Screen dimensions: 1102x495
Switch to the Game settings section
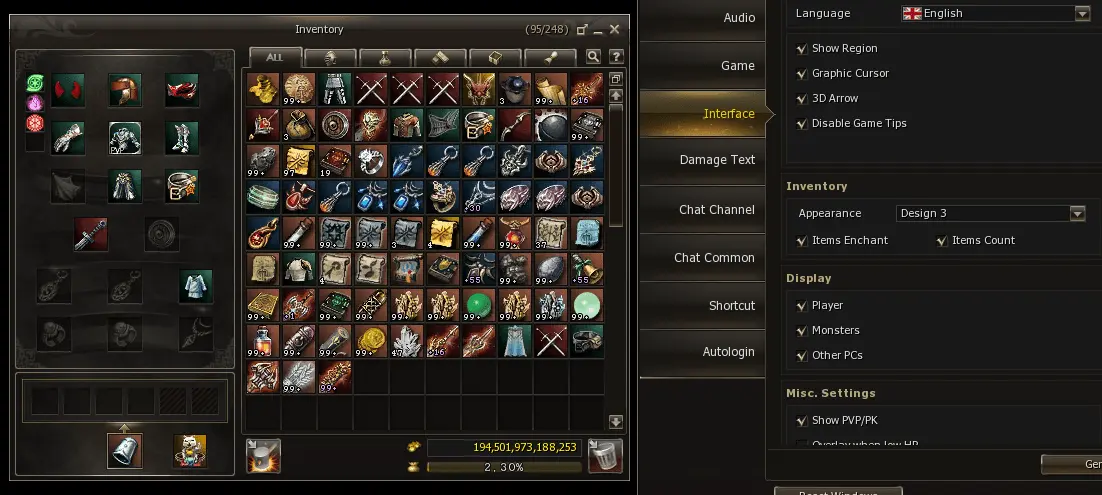[x=738, y=66]
